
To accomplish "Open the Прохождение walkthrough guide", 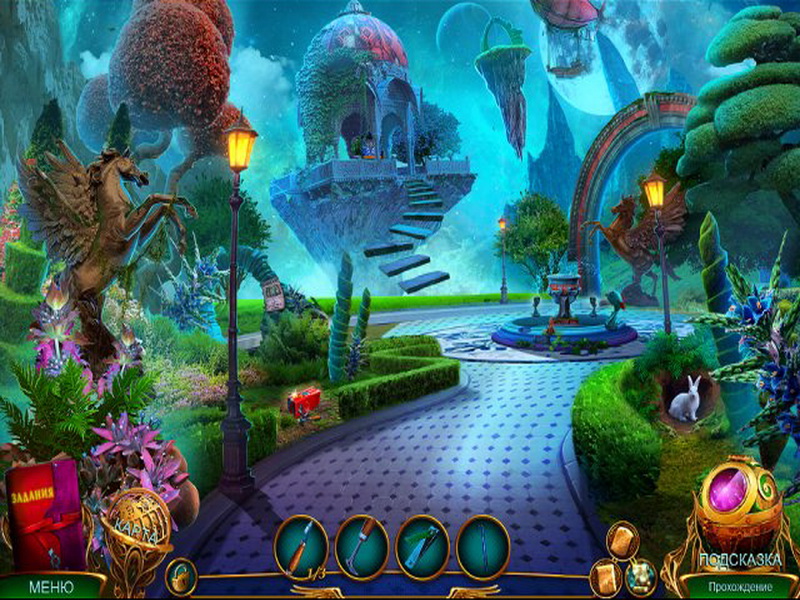I will pyautogui.click(x=740, y=585).
